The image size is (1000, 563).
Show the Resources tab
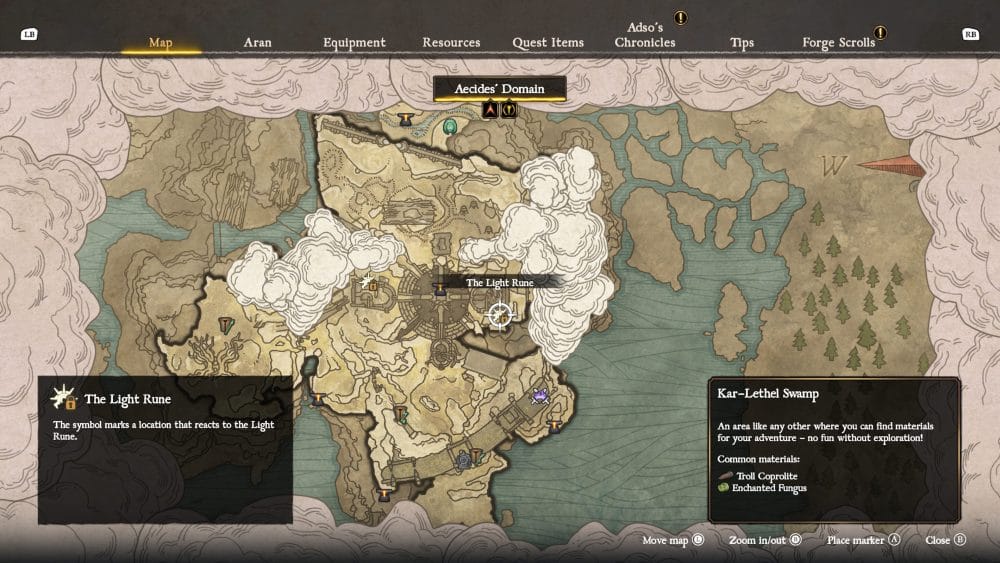[451, 43]
